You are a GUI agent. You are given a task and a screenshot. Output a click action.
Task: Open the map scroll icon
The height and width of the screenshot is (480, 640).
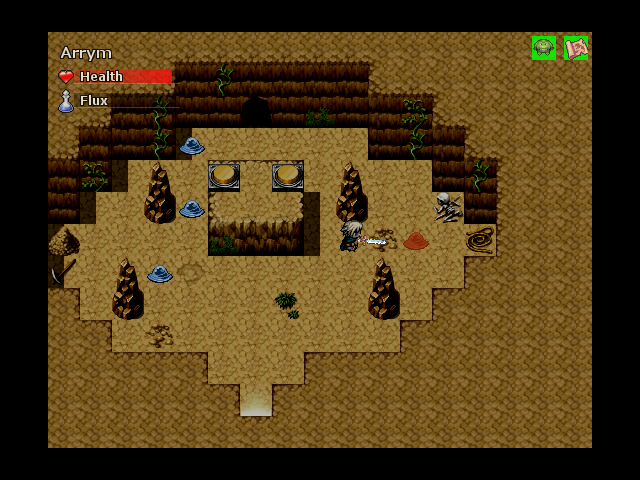pos(575,48)
